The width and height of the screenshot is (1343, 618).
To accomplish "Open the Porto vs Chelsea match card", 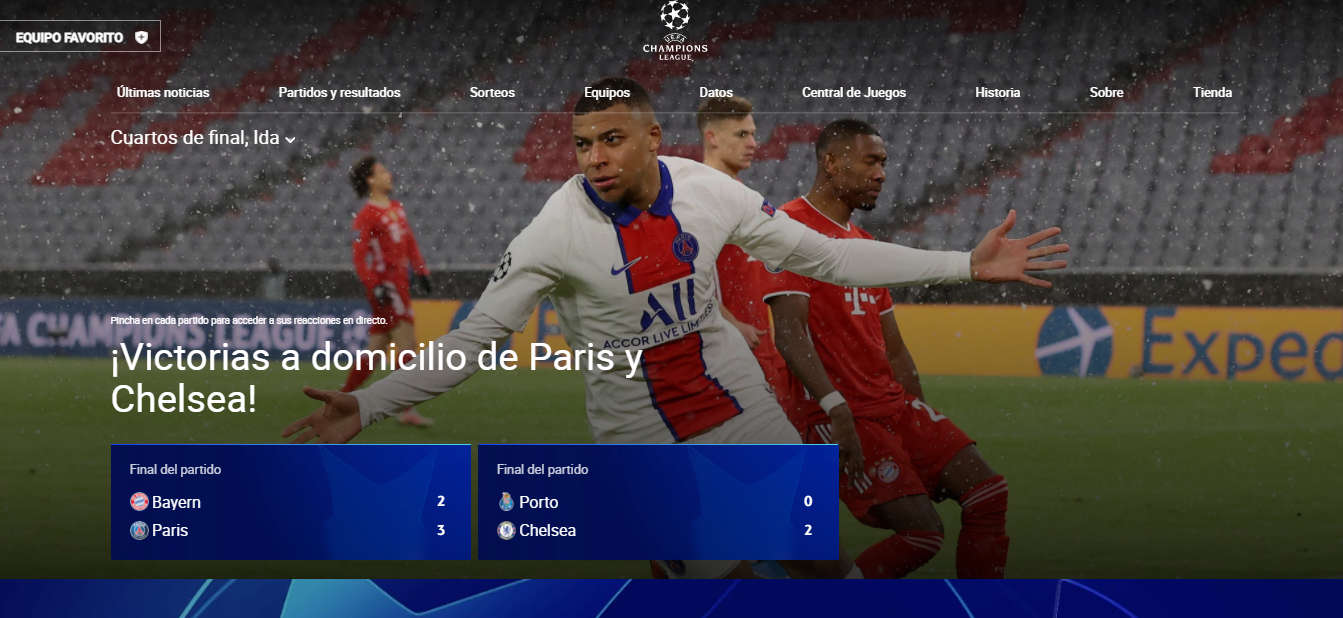I will [x=658, y=502].
